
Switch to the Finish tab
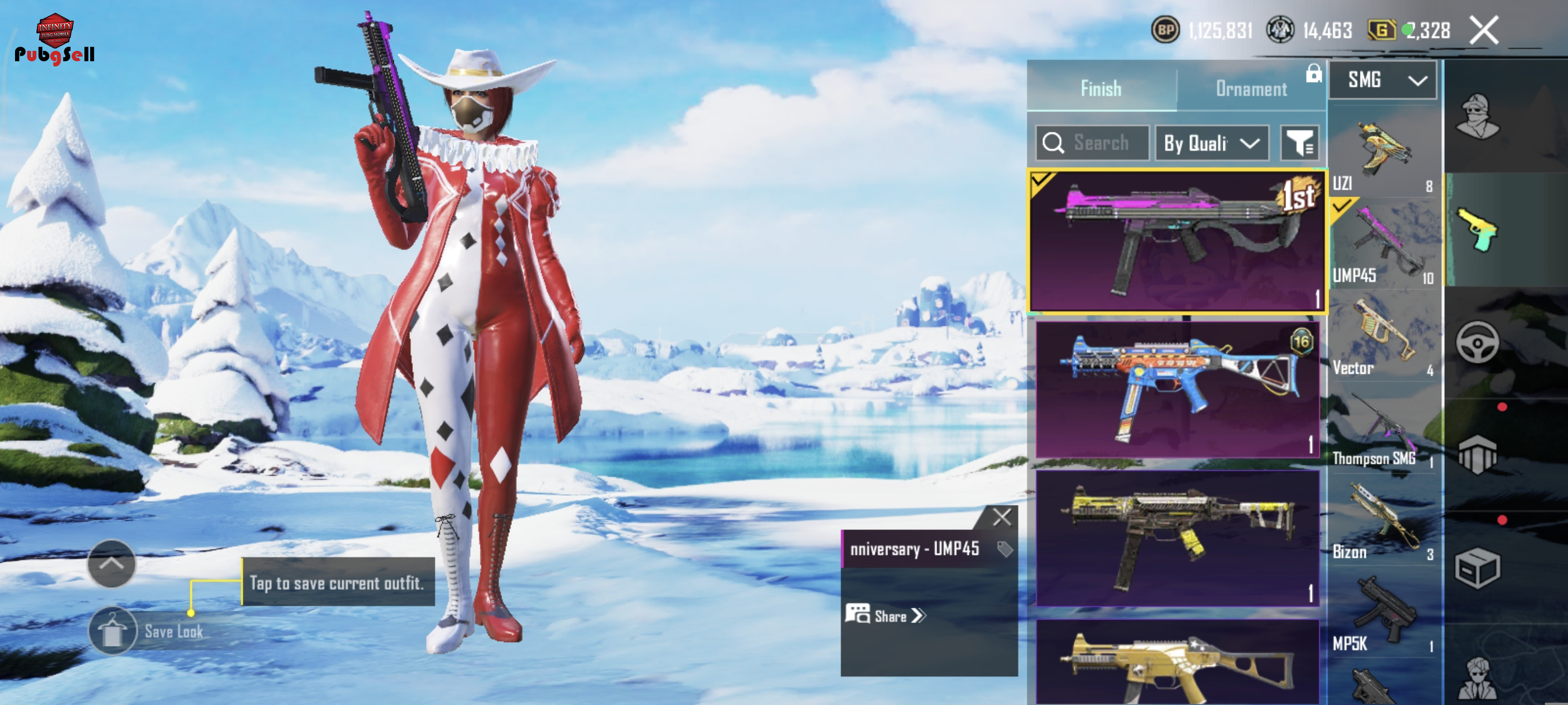(1100, 89)
